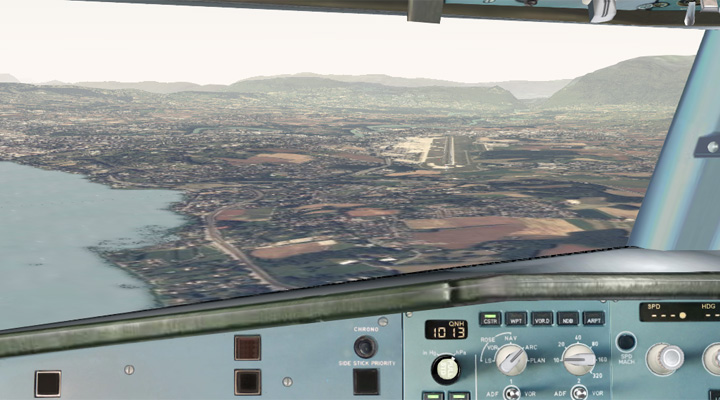Click the speed selector knob
This screenshot has height=400, width=720.
[664, 358]
